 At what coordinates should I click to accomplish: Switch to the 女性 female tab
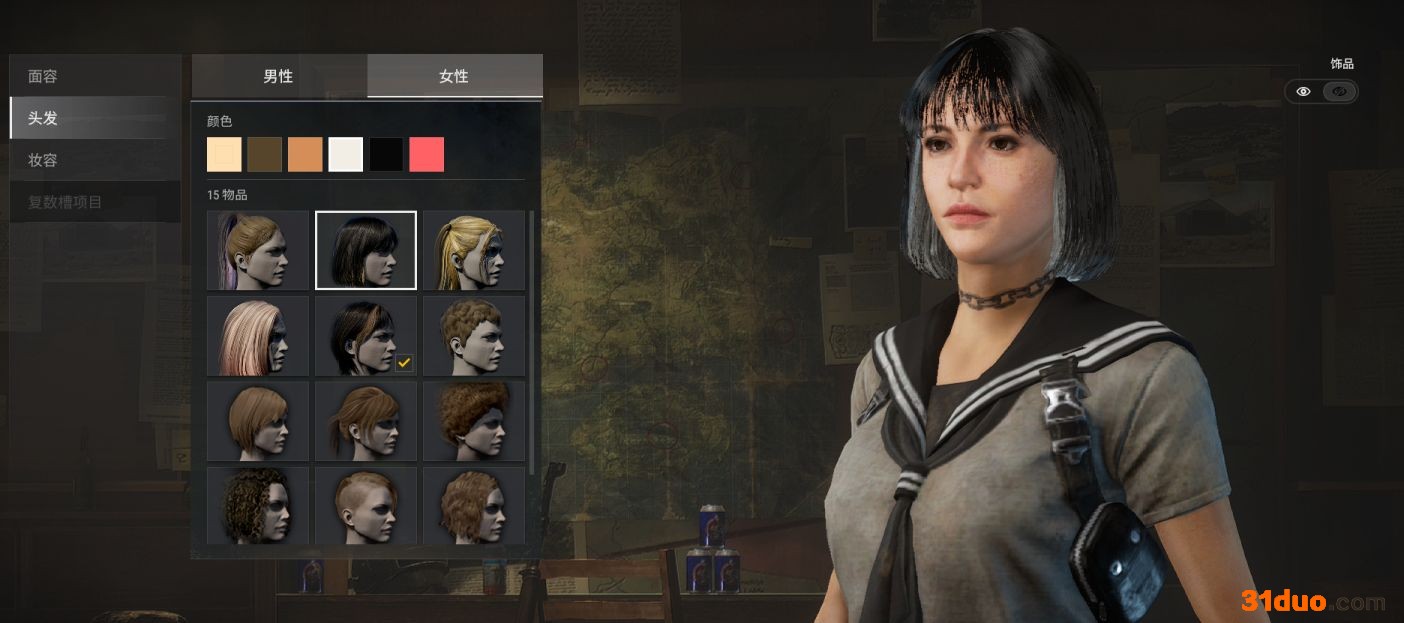click(454, 76)
